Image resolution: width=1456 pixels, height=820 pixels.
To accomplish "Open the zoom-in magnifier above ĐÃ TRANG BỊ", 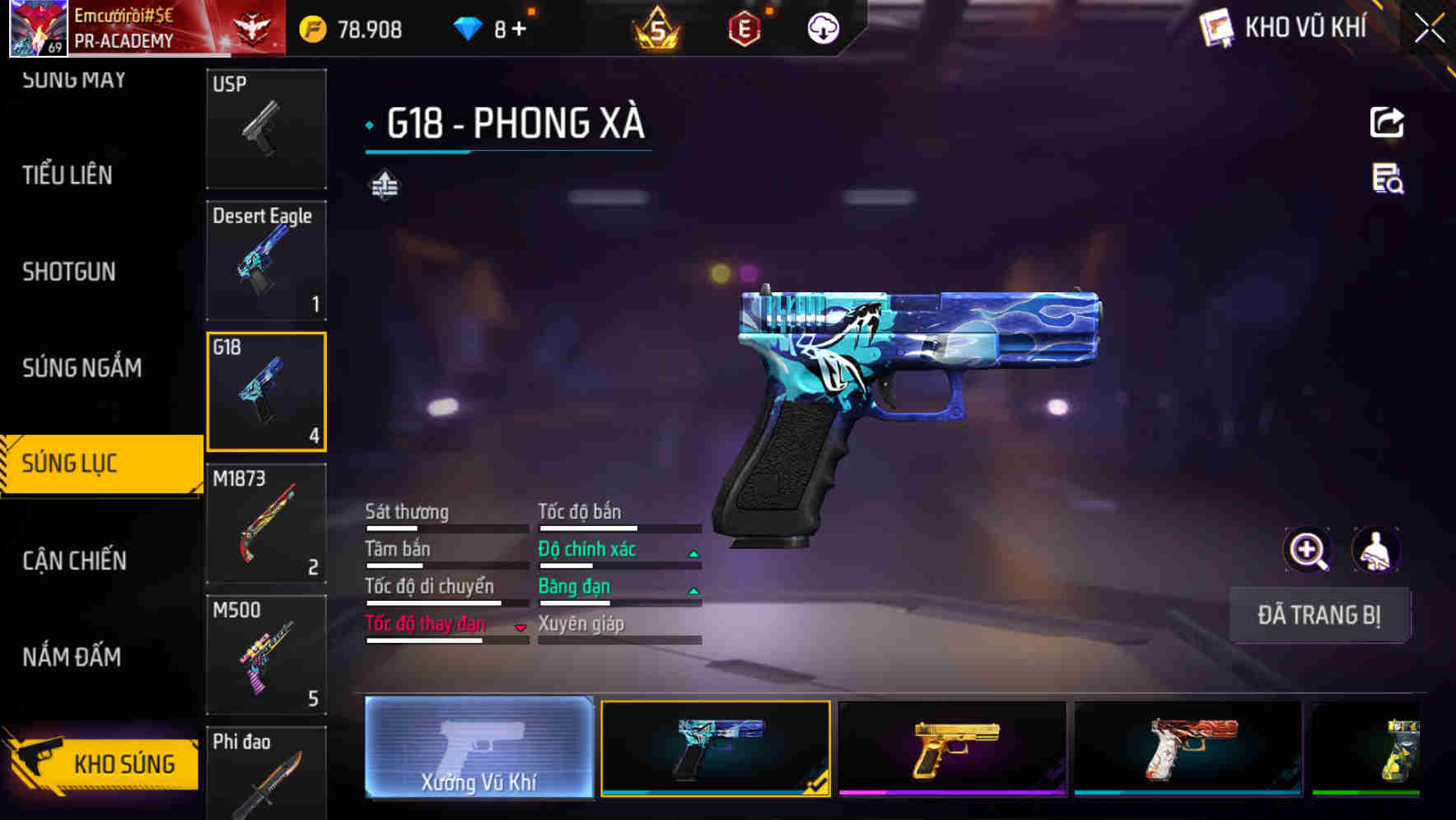I will click(x=1308, y=550).
